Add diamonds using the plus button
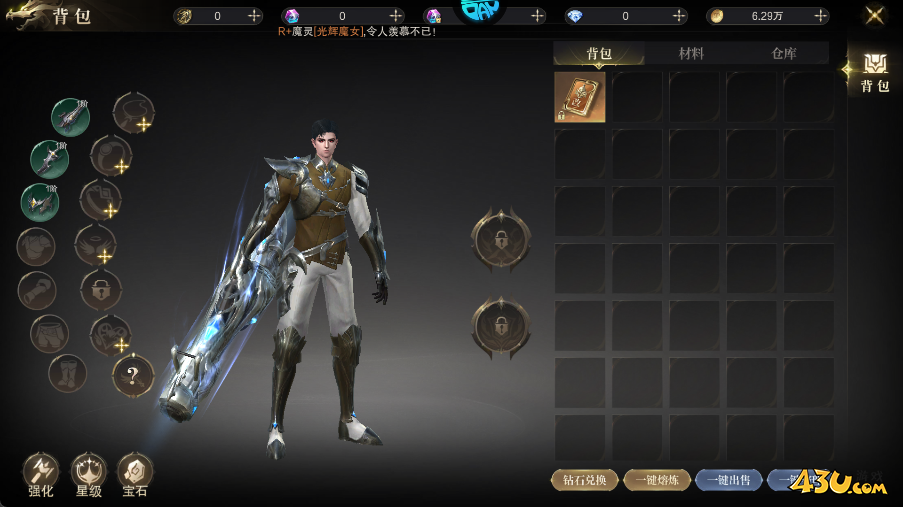The image size is (903, 507). pos(680,16)
